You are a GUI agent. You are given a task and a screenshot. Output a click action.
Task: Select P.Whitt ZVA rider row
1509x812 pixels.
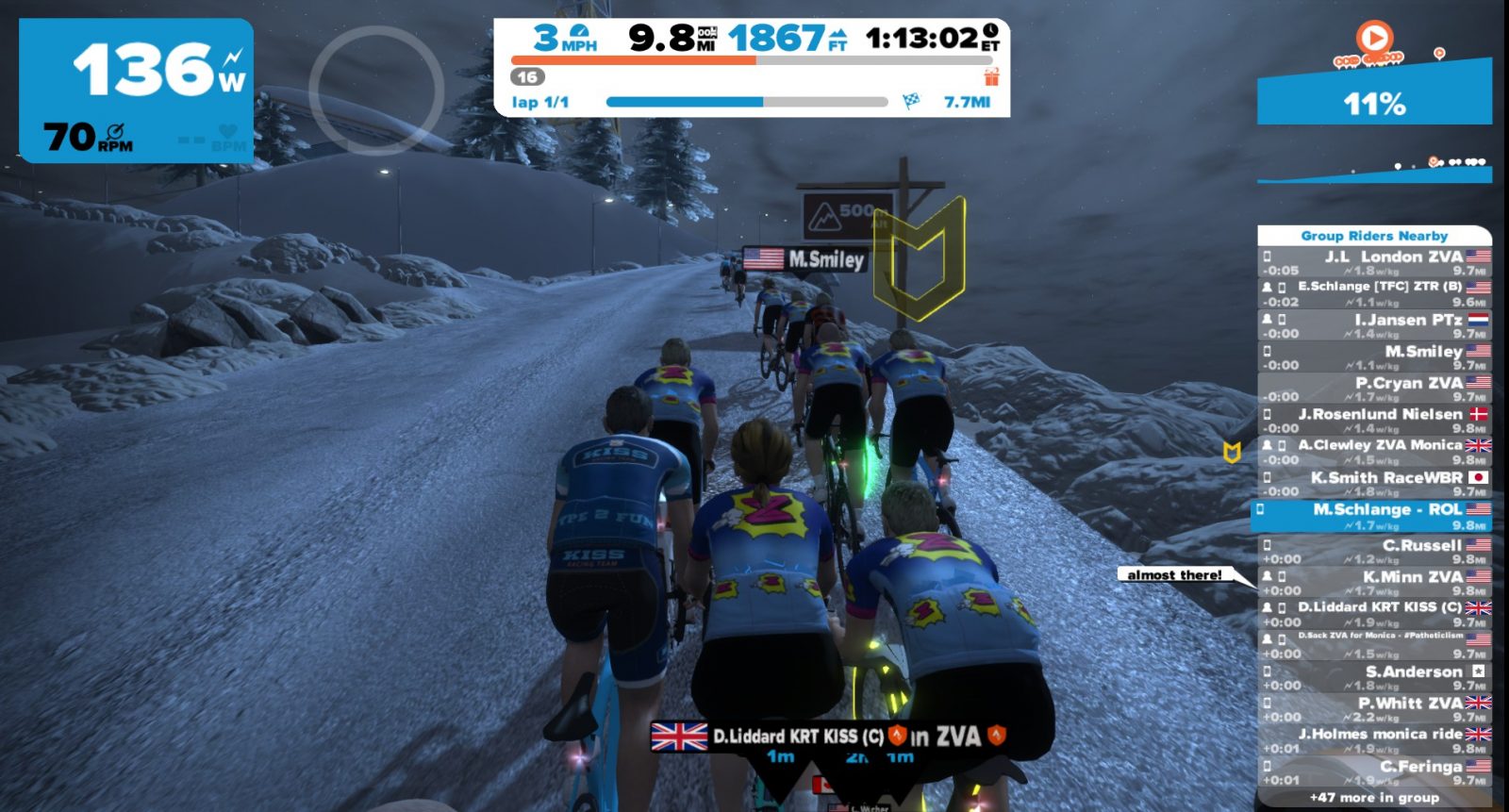(1375, 708)
